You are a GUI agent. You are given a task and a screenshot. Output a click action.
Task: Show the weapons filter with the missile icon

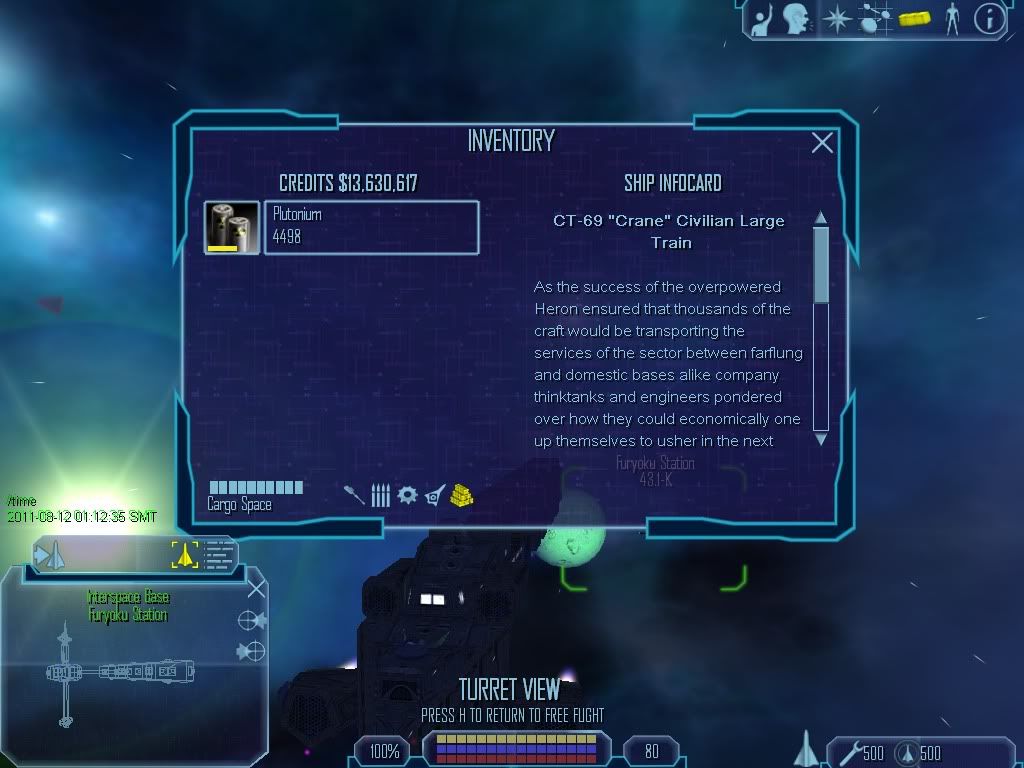click(354, 495)
